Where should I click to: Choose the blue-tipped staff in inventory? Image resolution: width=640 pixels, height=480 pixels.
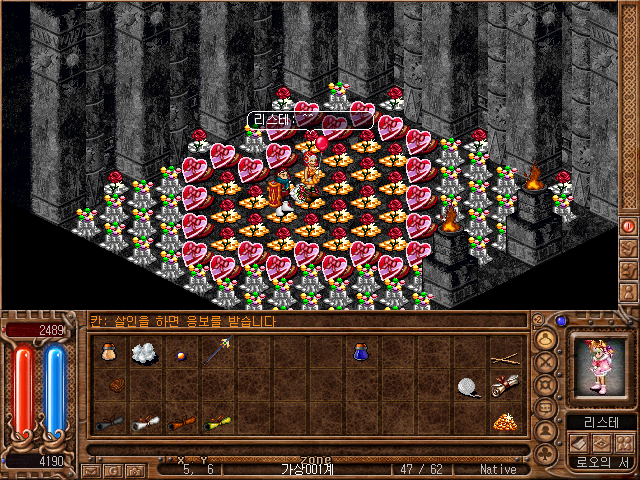(x=216, y=352)
